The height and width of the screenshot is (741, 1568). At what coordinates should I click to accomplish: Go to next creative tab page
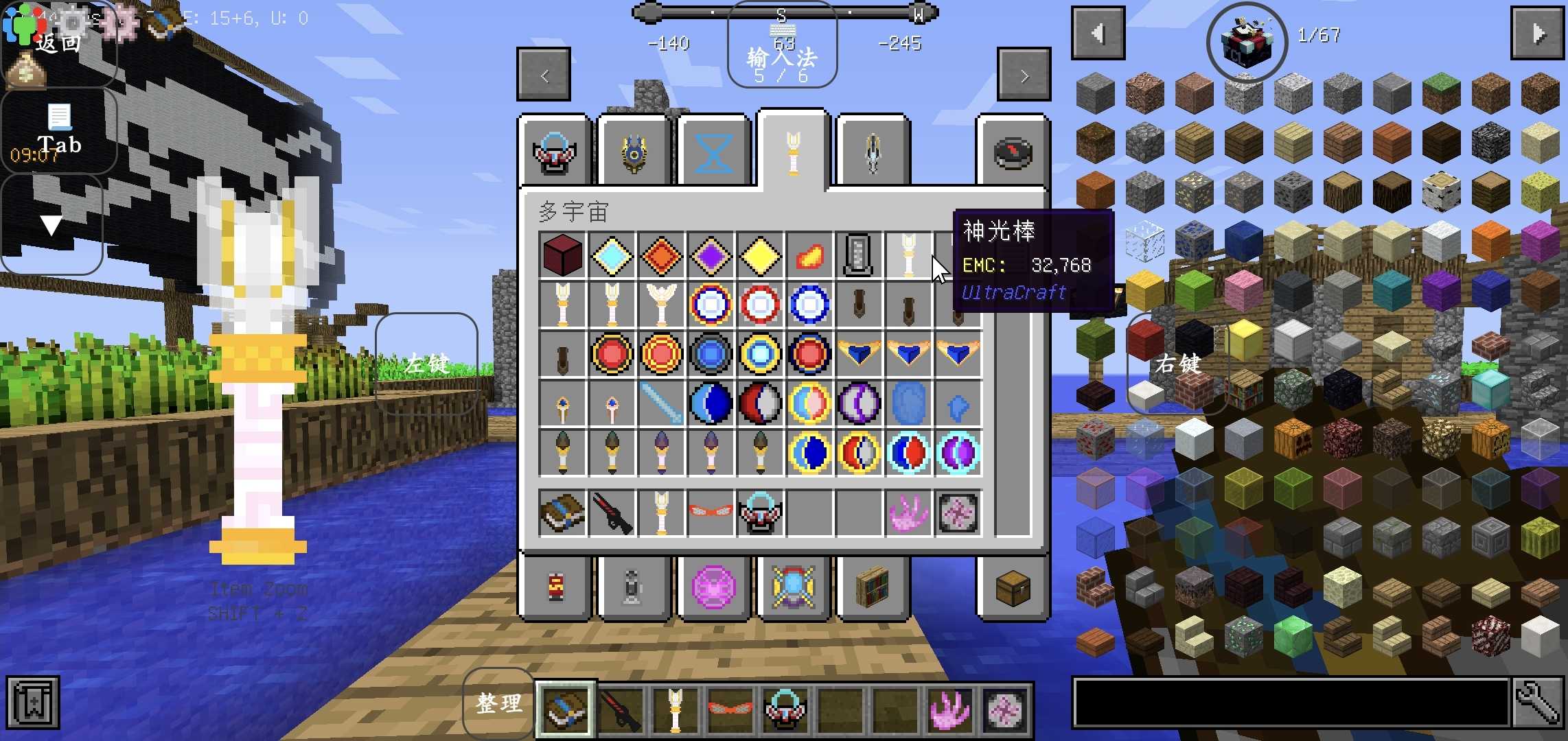tap(1024, 75)
